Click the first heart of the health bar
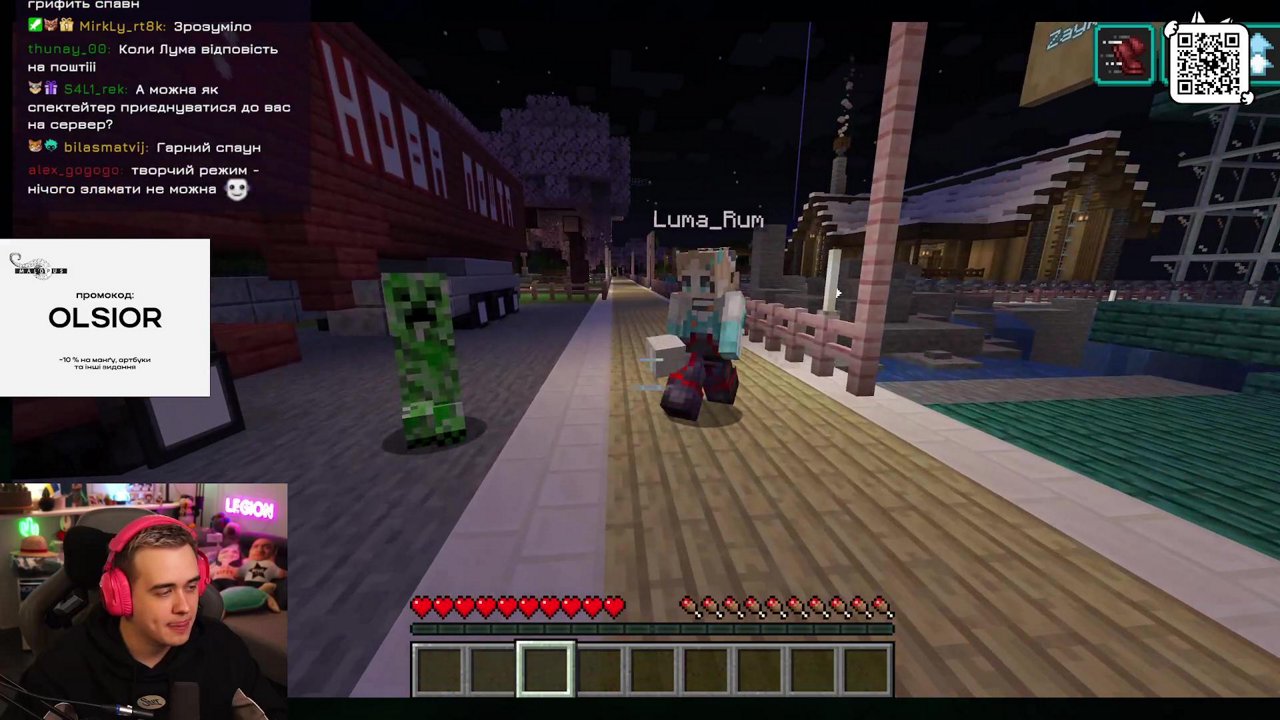The height and width of the screenshot is (720, 1280). pyautogui.click(x=422, y=607)
